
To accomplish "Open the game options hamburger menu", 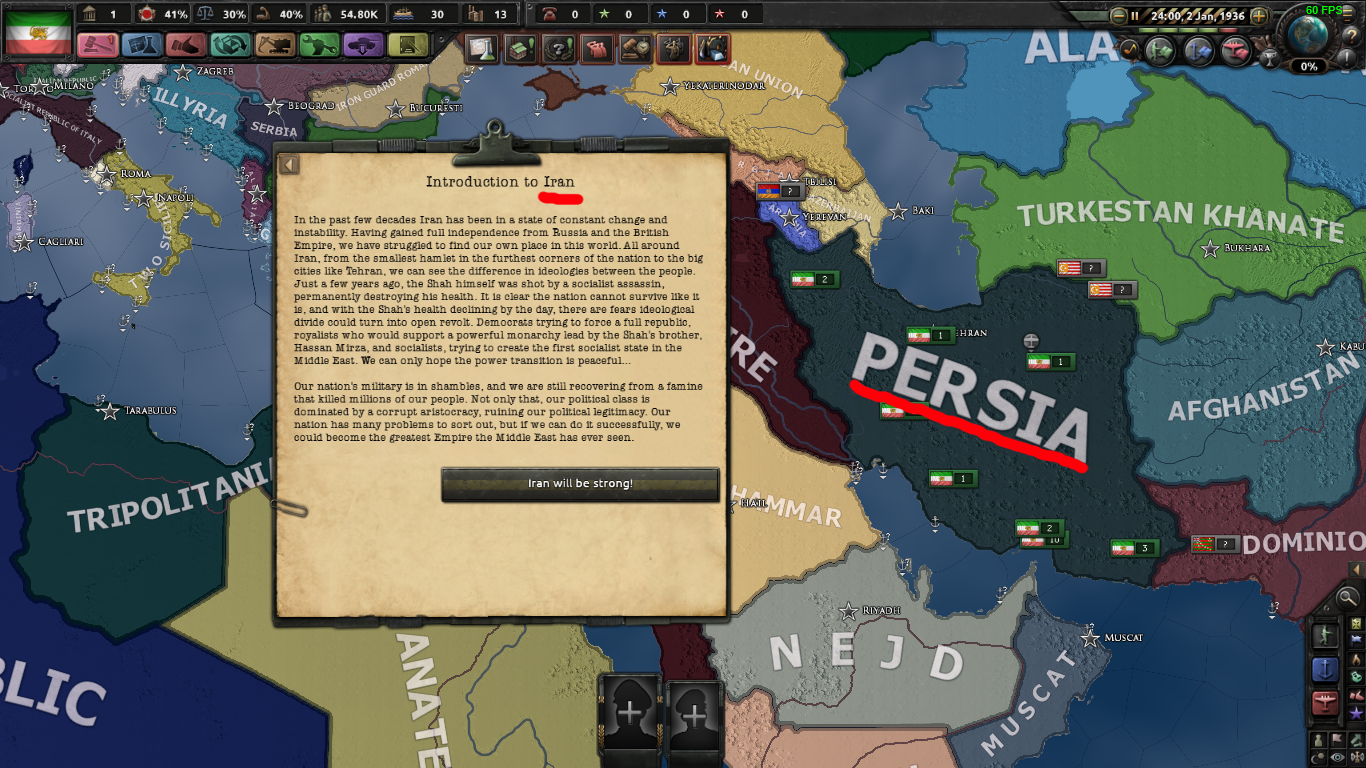I will click(1347, 15).
